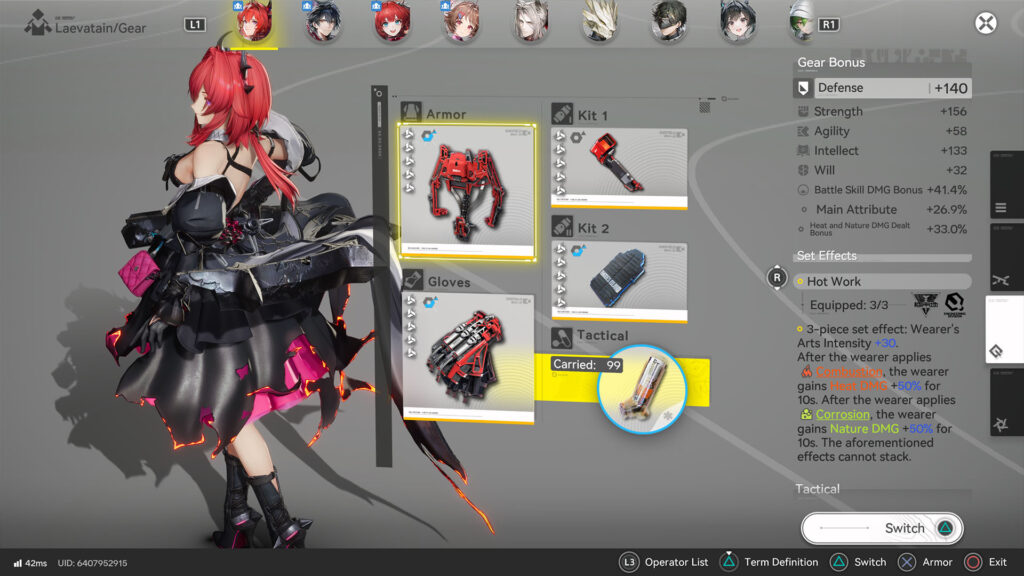The height and width of the screenshot is (576, 1024).
Task: Open the Kit 1 gear slot
Action: (619, 168)
